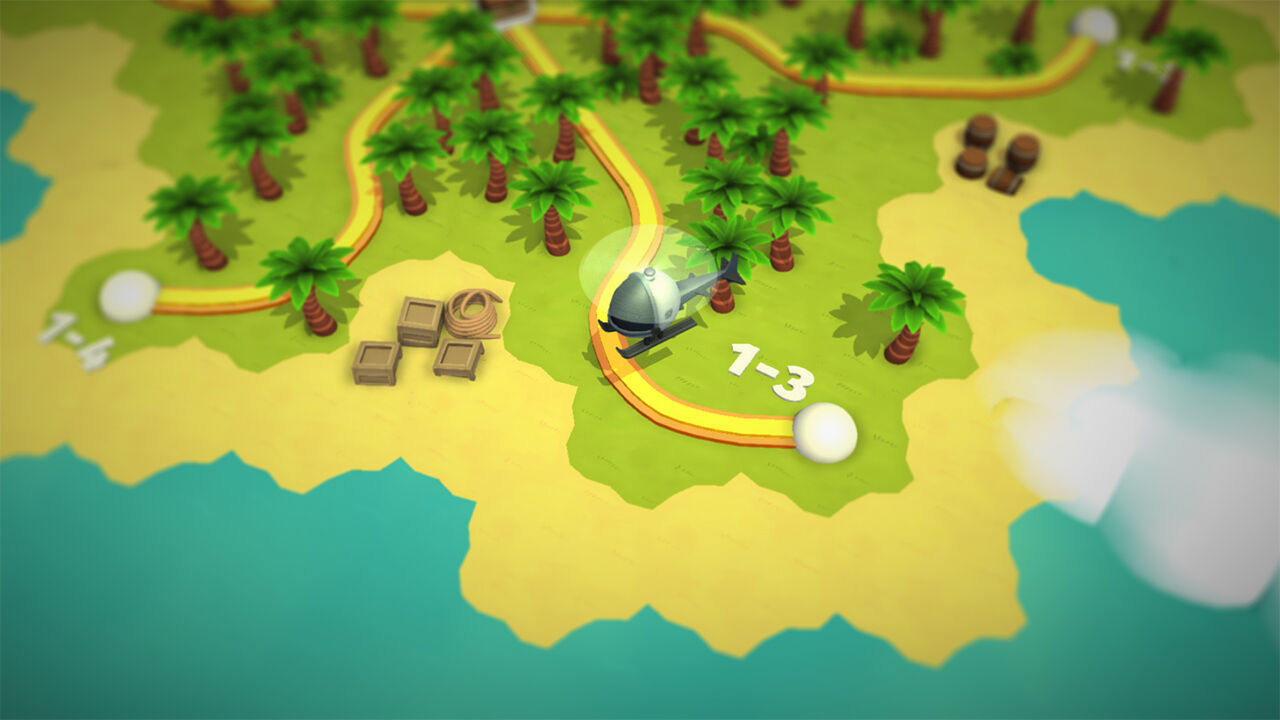Choose the level 1-4 node
Viewport: 1280px width, 720px height.
[x=129, y=296]
